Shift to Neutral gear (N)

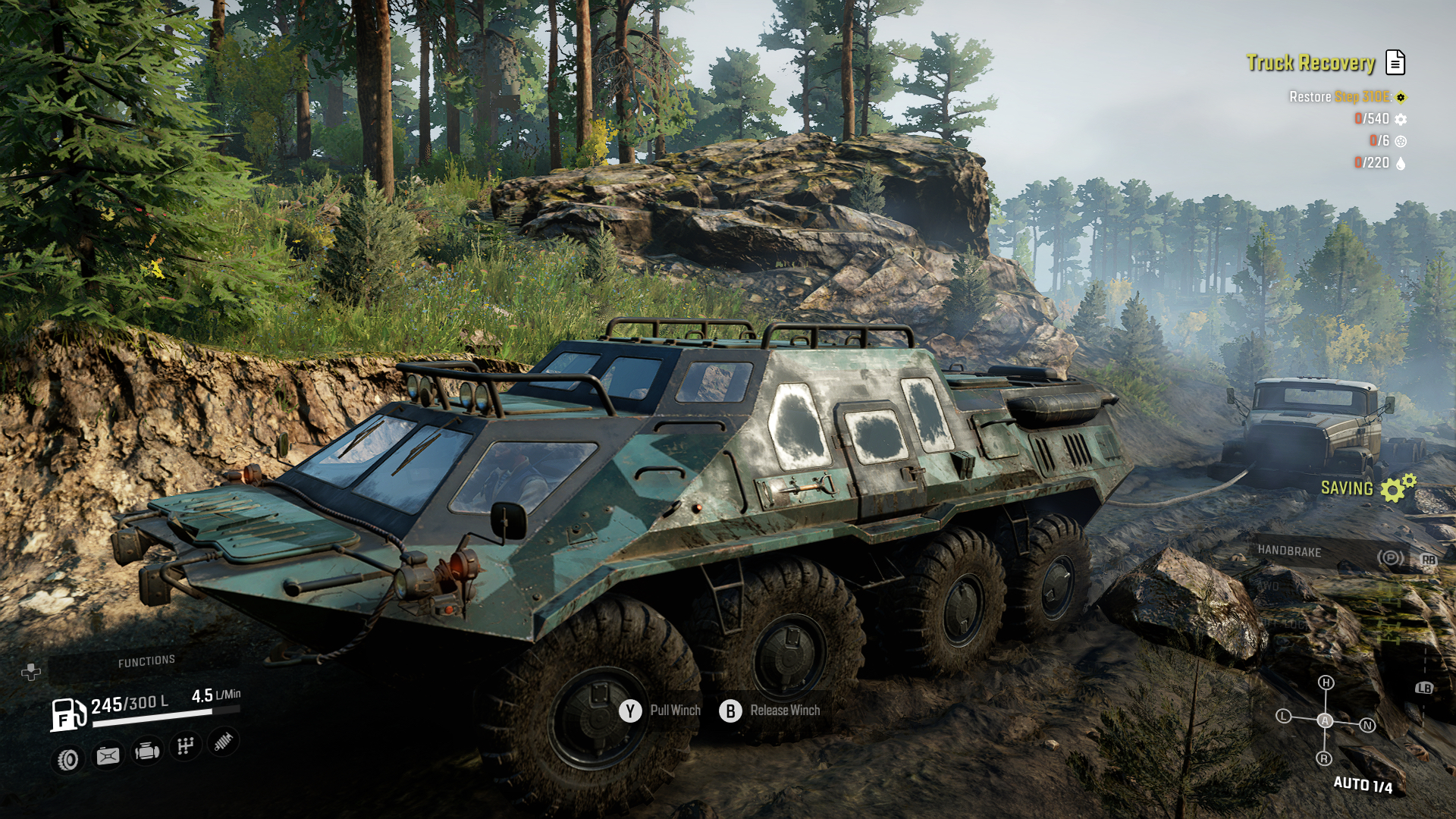pyautogui.click(x=1368, y=726)
